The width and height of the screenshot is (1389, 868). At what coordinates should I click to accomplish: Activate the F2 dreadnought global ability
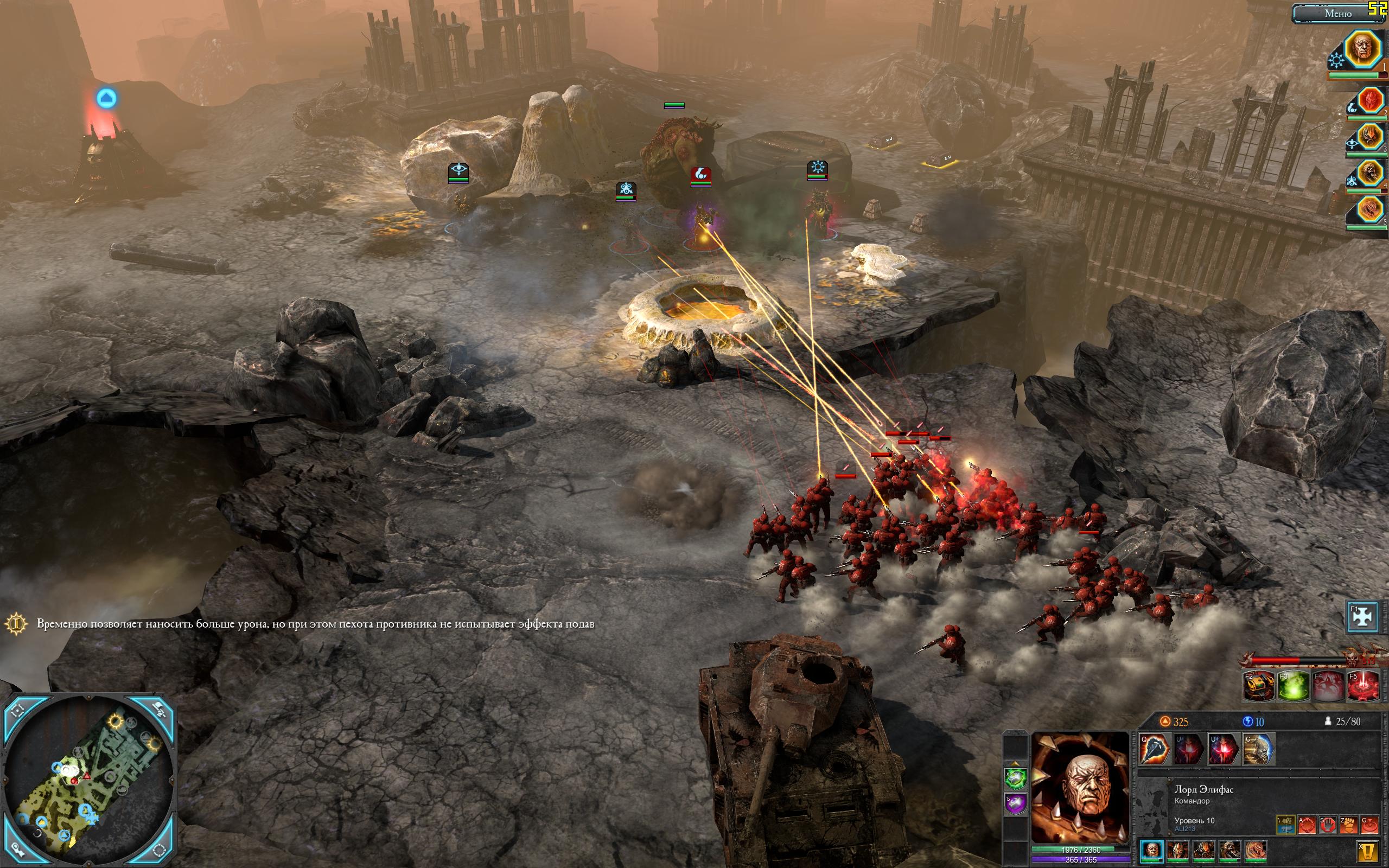(1259, 686)
